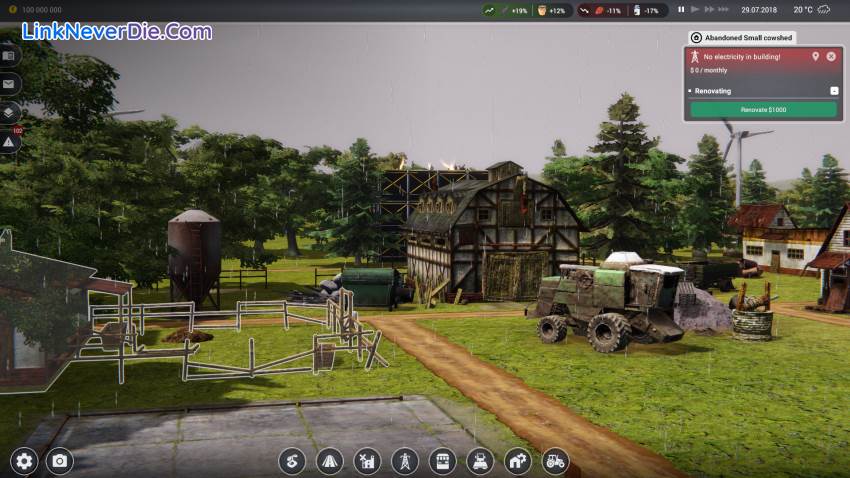
Task: Close the no electricity warning
Action: 830,56
